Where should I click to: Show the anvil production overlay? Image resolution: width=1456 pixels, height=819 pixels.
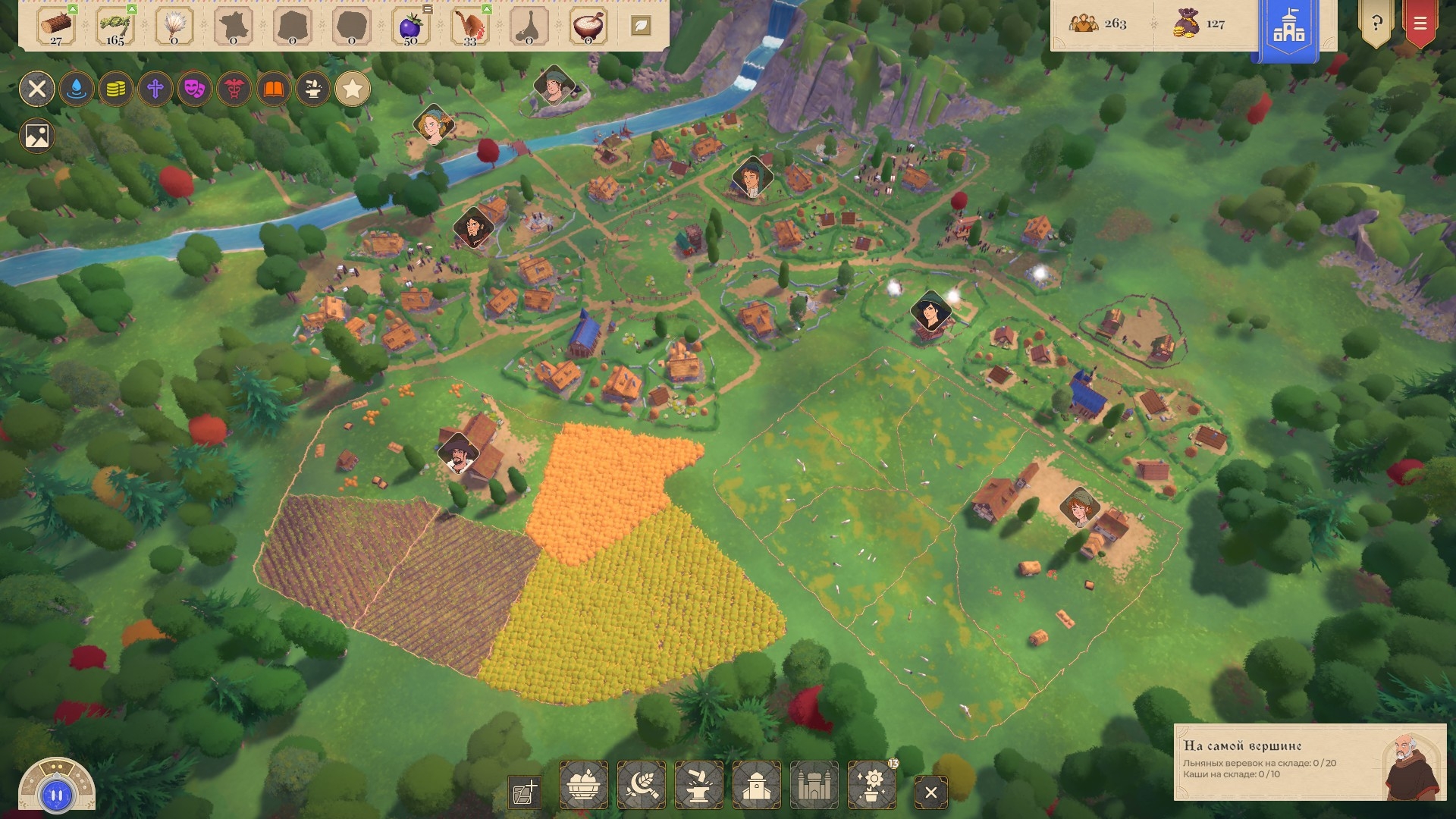(313, 89)
